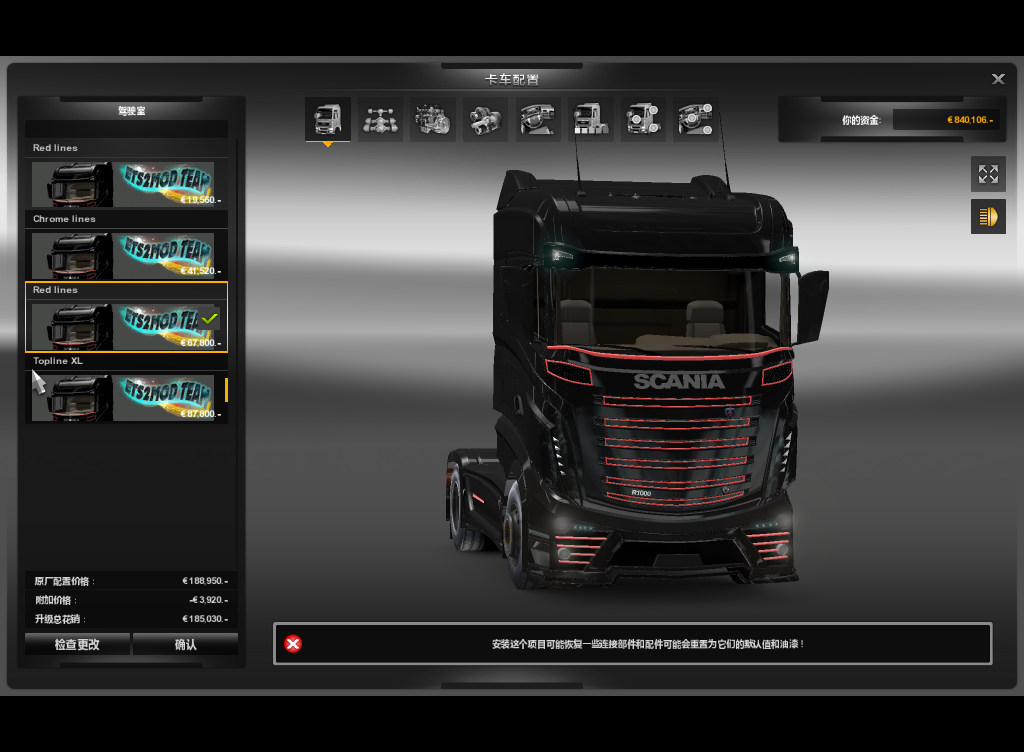Toggle the truck headlights icon
Viewport: 1024px width, 752px height.
click(988, 216)
